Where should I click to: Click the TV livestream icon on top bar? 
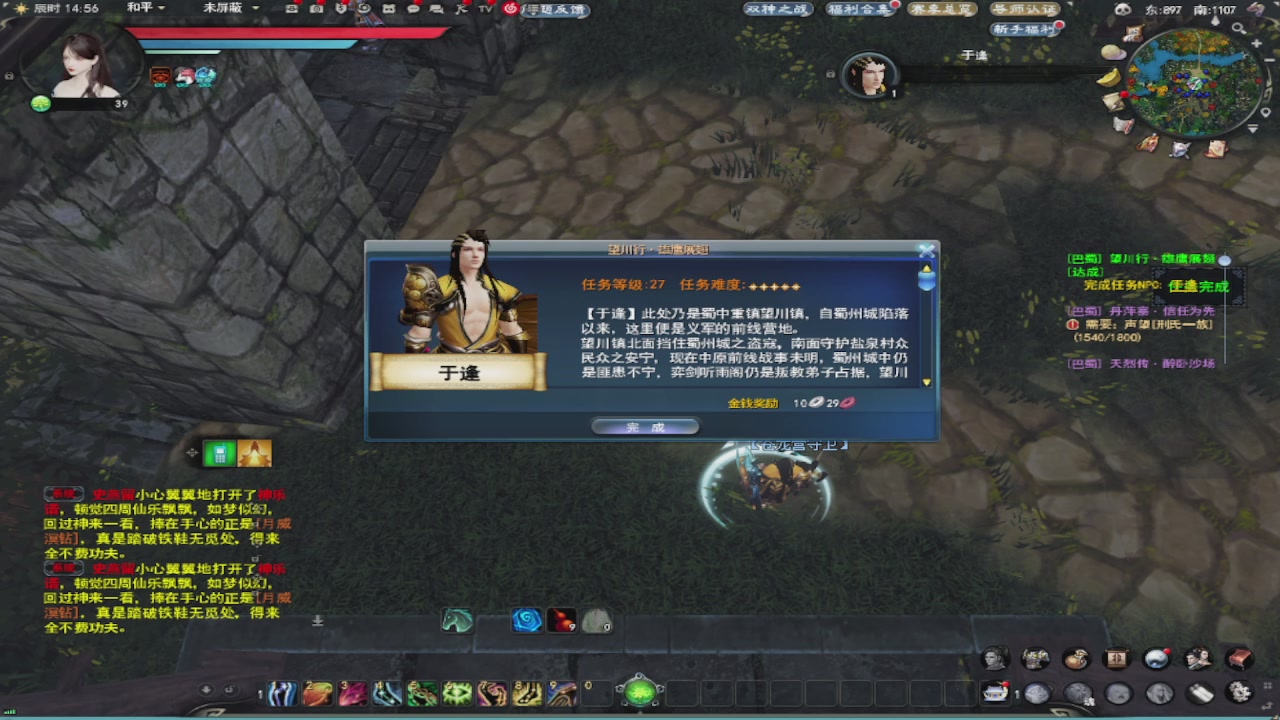point(485,10)
